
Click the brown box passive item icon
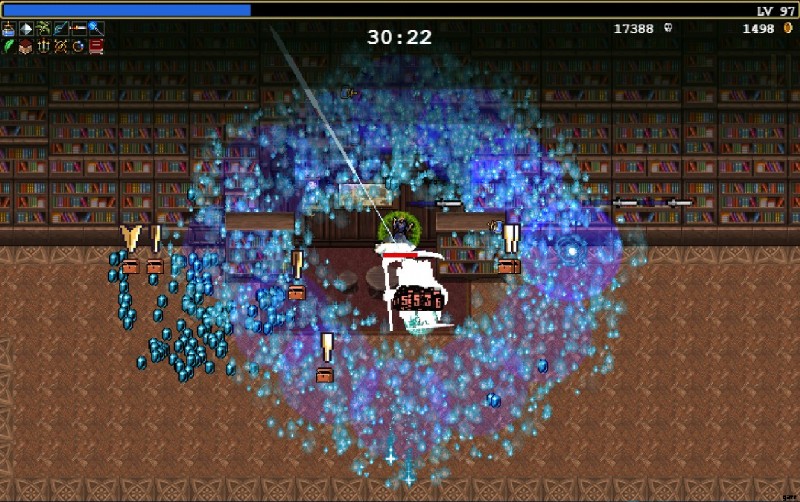26,46
